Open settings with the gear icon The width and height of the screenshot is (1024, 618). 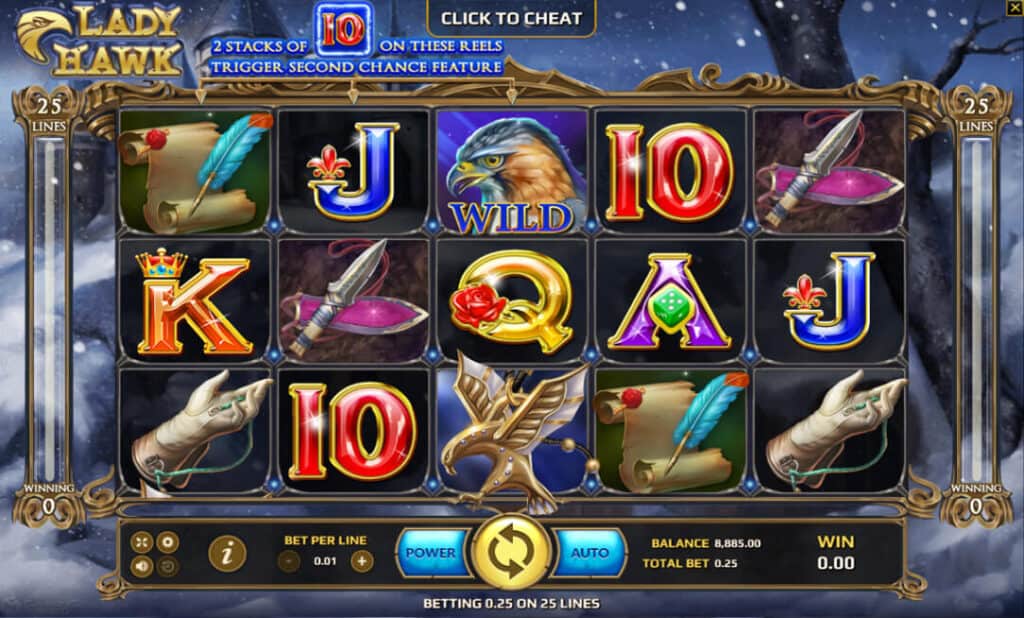click(x=168, y=543)
